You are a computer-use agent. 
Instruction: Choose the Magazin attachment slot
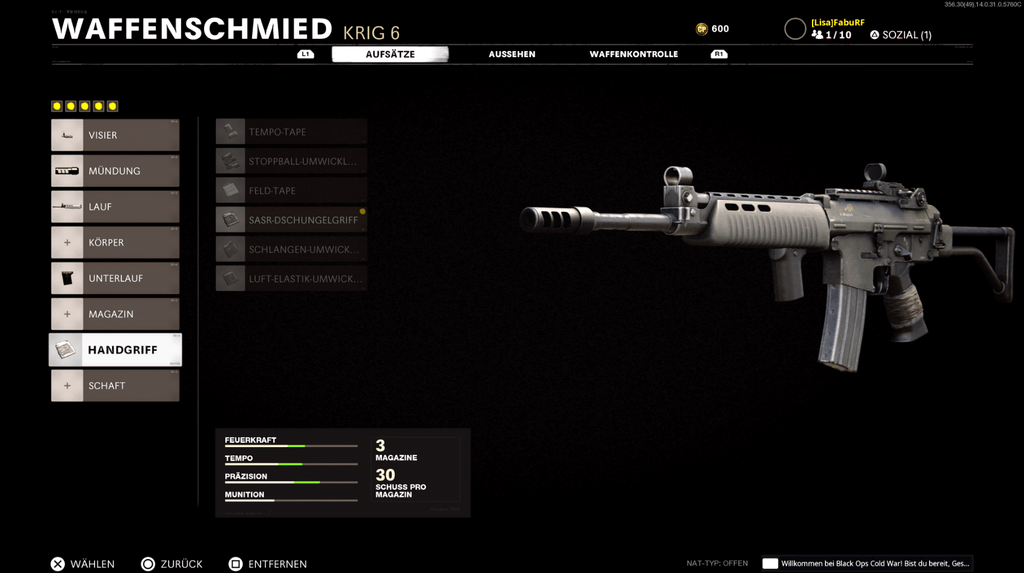point(115,314)
